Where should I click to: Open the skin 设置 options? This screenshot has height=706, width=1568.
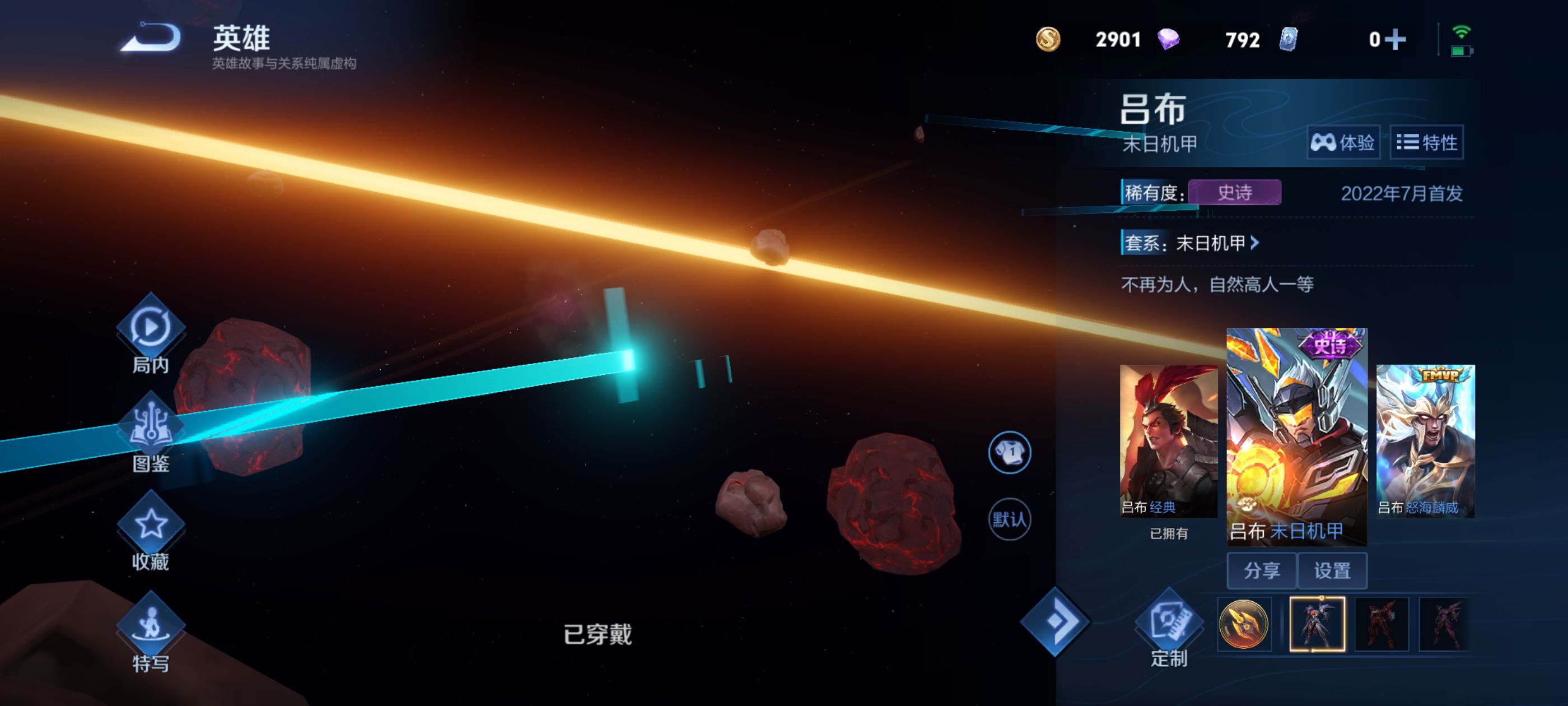(x=1332, y=571)
